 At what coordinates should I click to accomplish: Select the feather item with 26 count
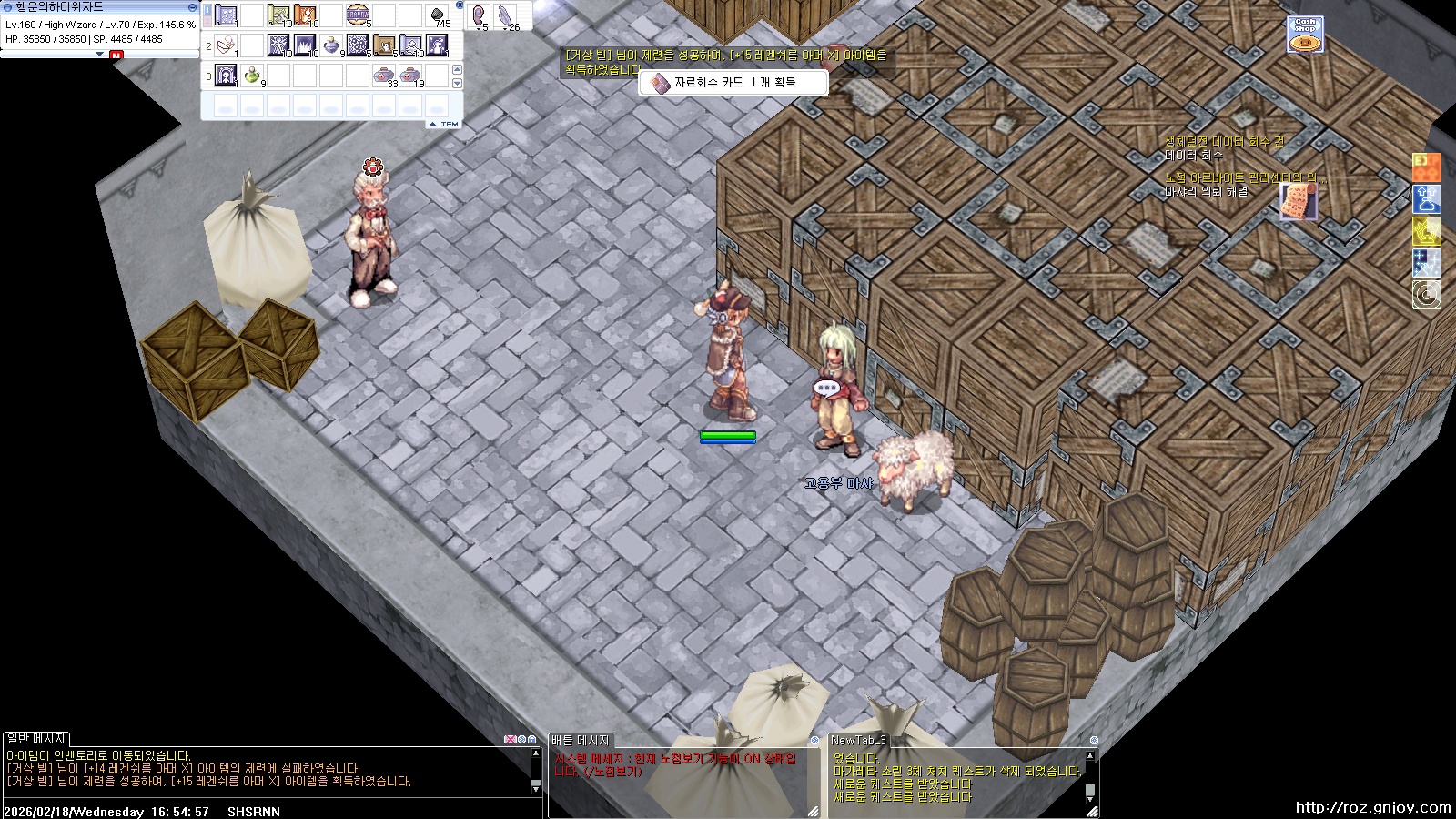506,15
